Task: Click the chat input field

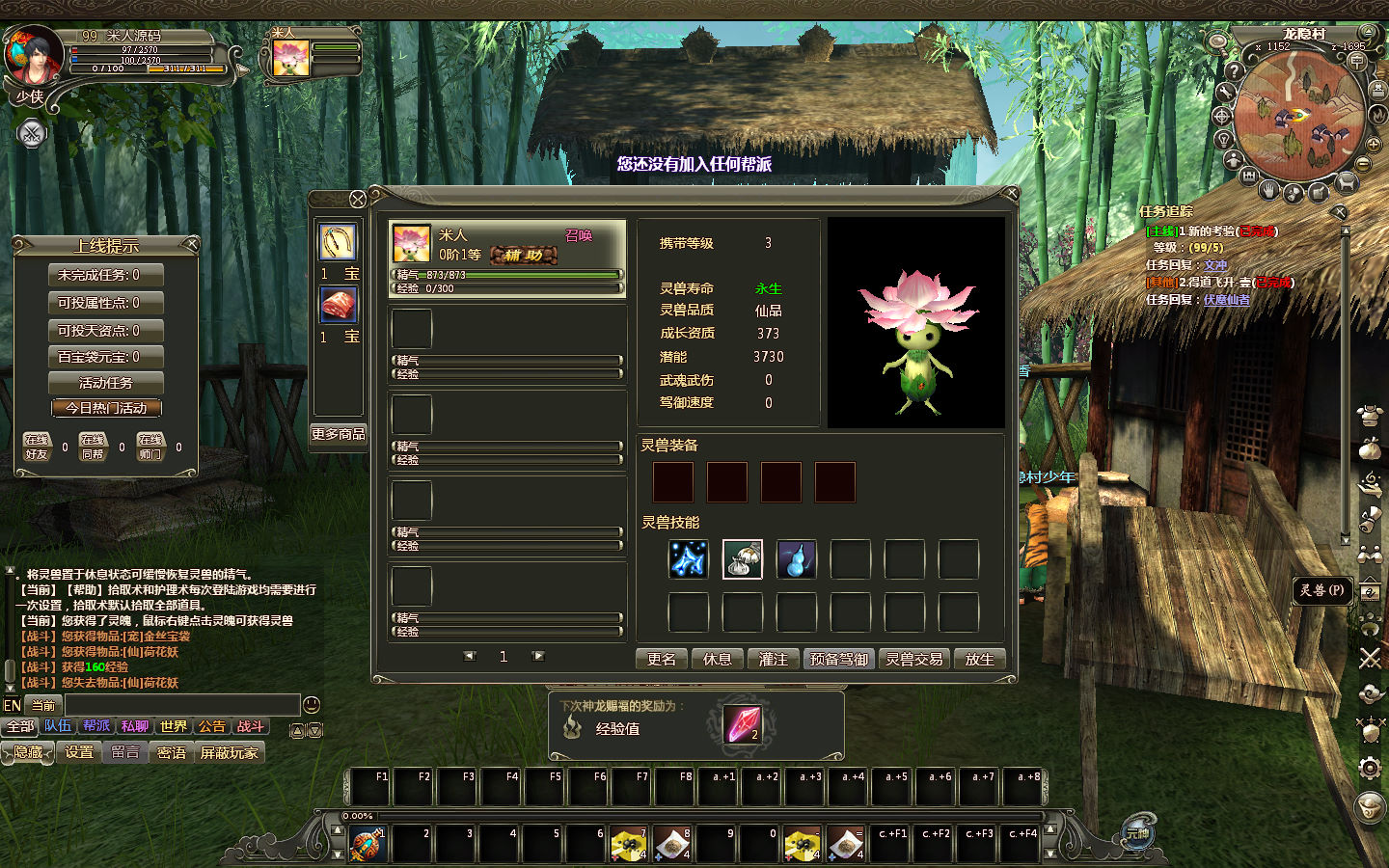Action: point(181,705)
